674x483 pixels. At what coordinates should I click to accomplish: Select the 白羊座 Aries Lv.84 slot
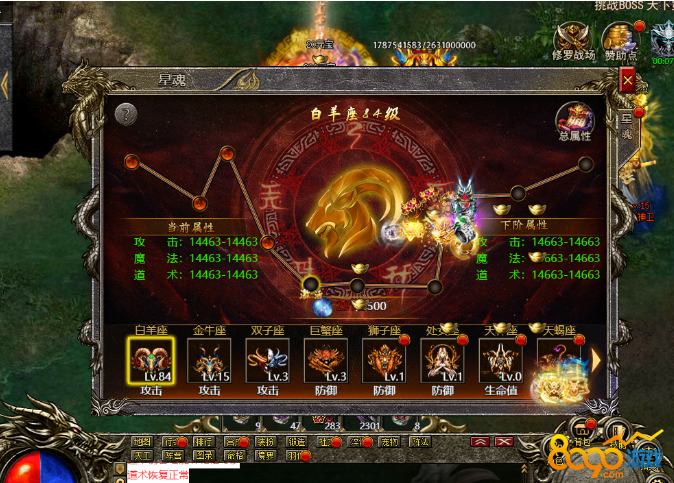[150, 360]
